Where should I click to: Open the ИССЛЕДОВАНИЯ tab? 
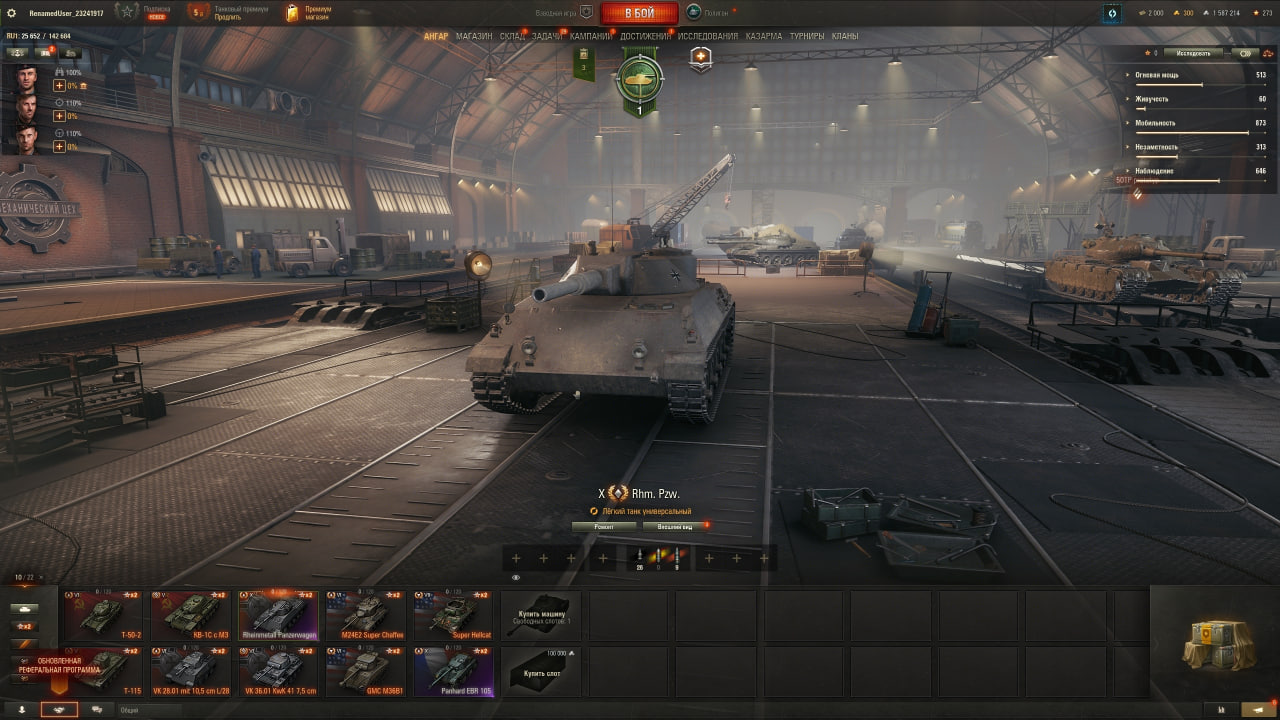pyautogui.click(x=708, y=36)
